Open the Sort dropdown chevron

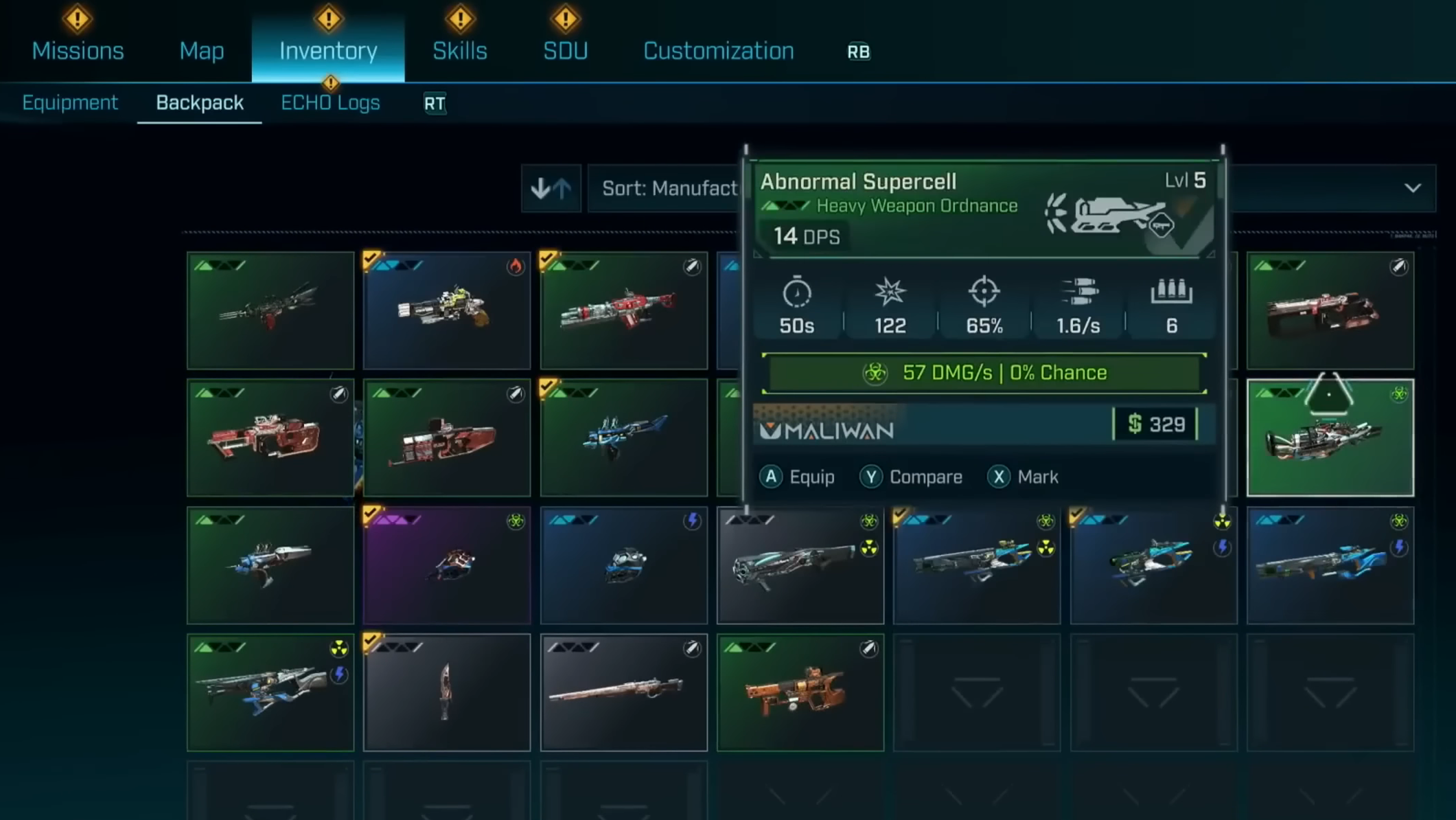click(1412, 188)
